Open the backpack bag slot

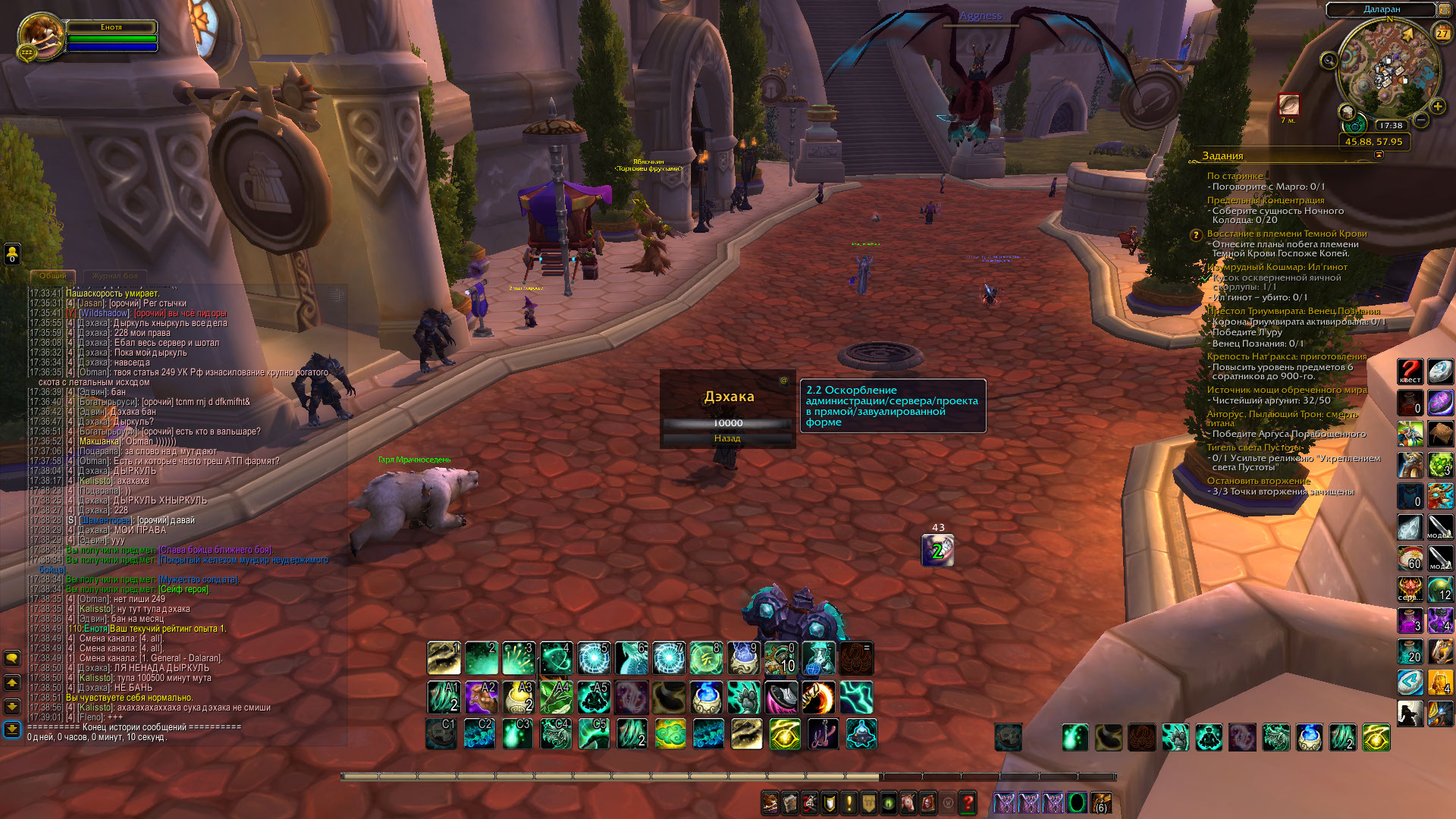click(x=1100, y=802)
